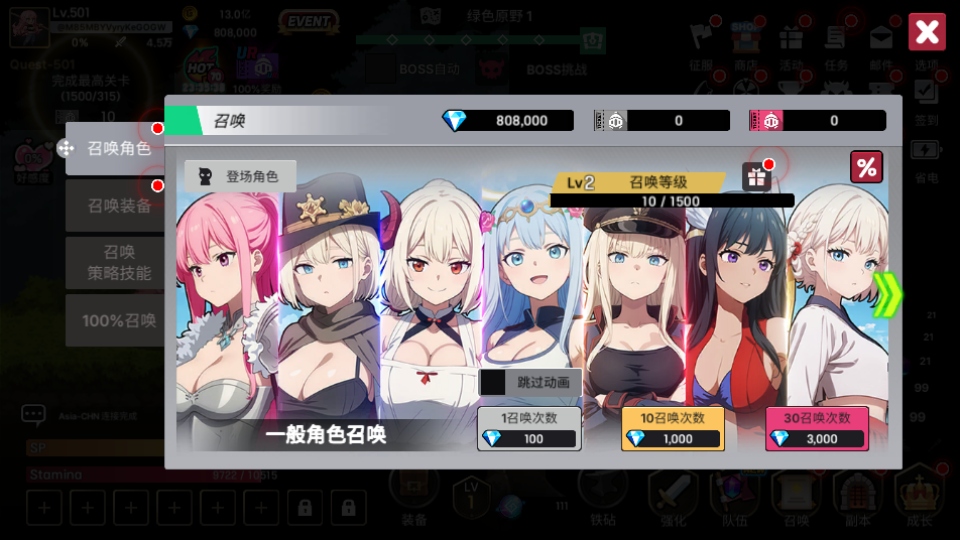This screenshot has width=960, height=540.
Task: Summon once for 100 diamonds
Action: click(x=529, y=428)
